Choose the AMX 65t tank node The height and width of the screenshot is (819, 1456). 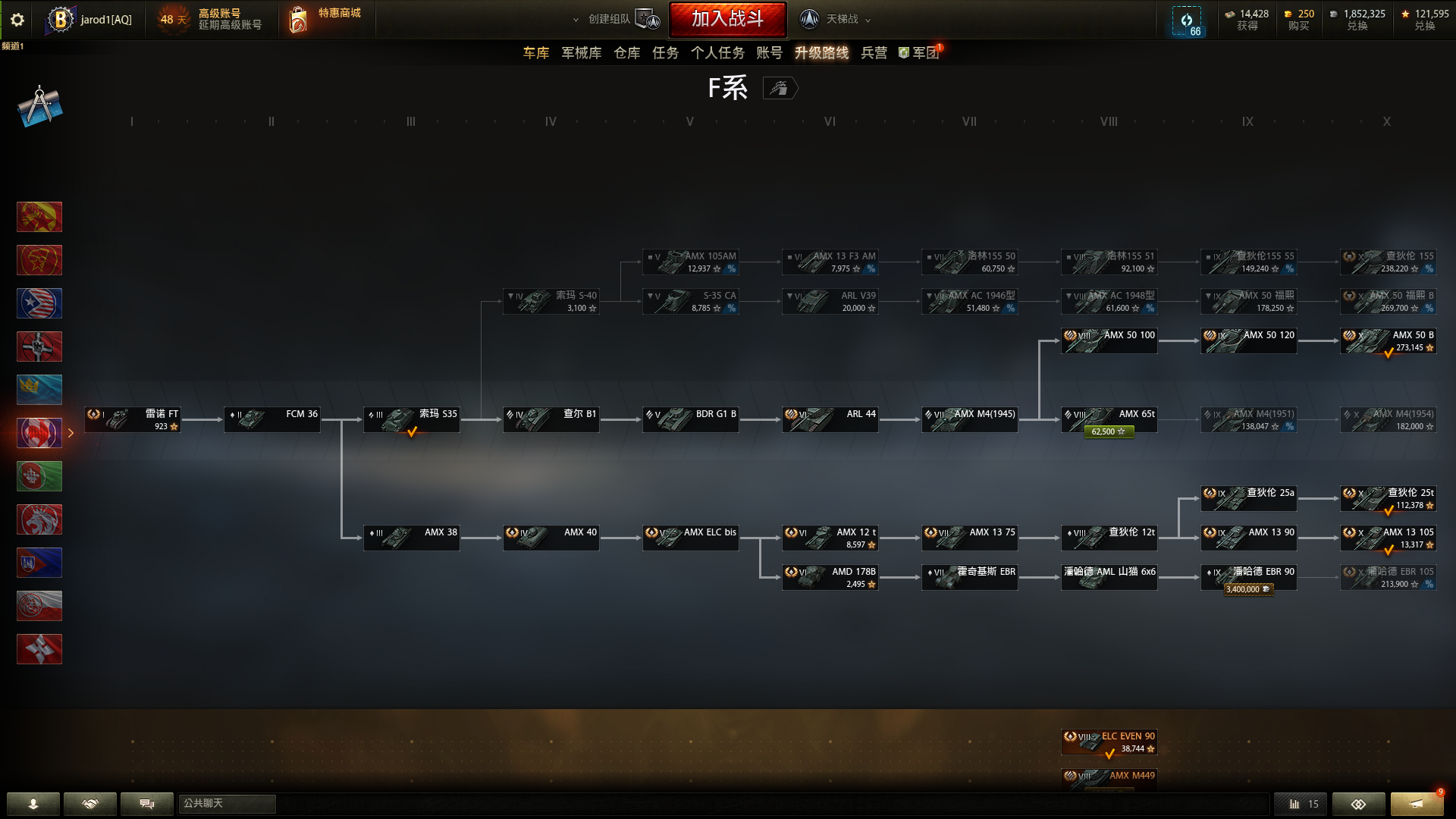click(1109, 419)
